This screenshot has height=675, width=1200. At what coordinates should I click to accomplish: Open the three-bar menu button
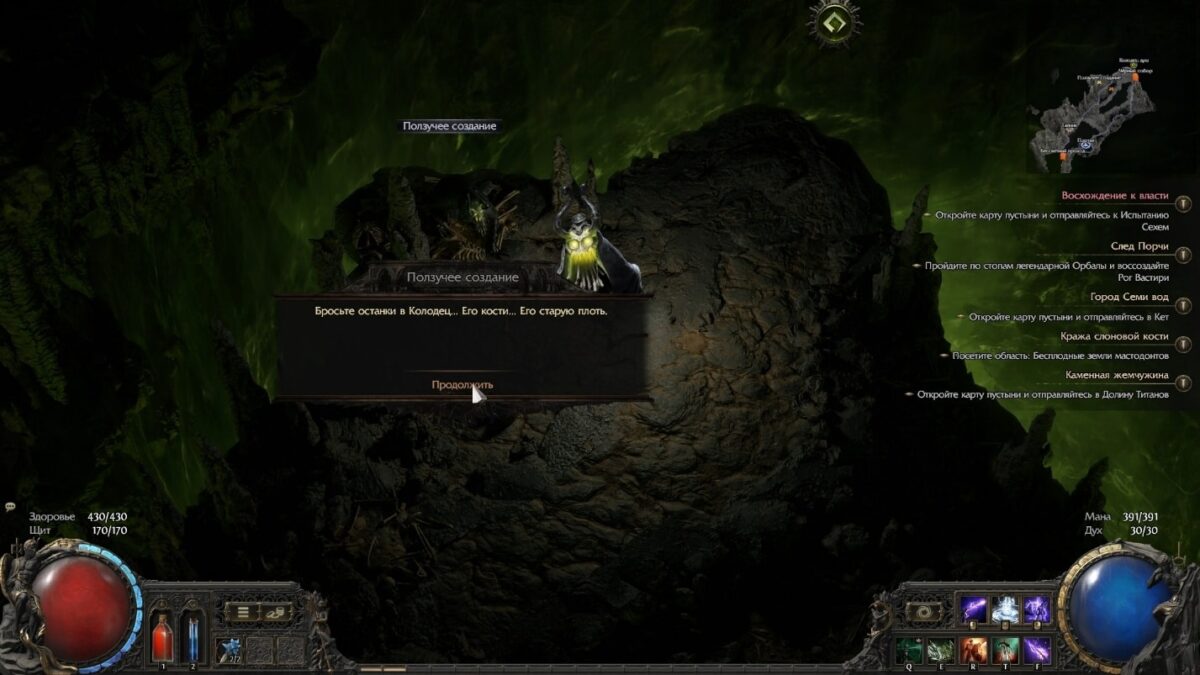242,611
